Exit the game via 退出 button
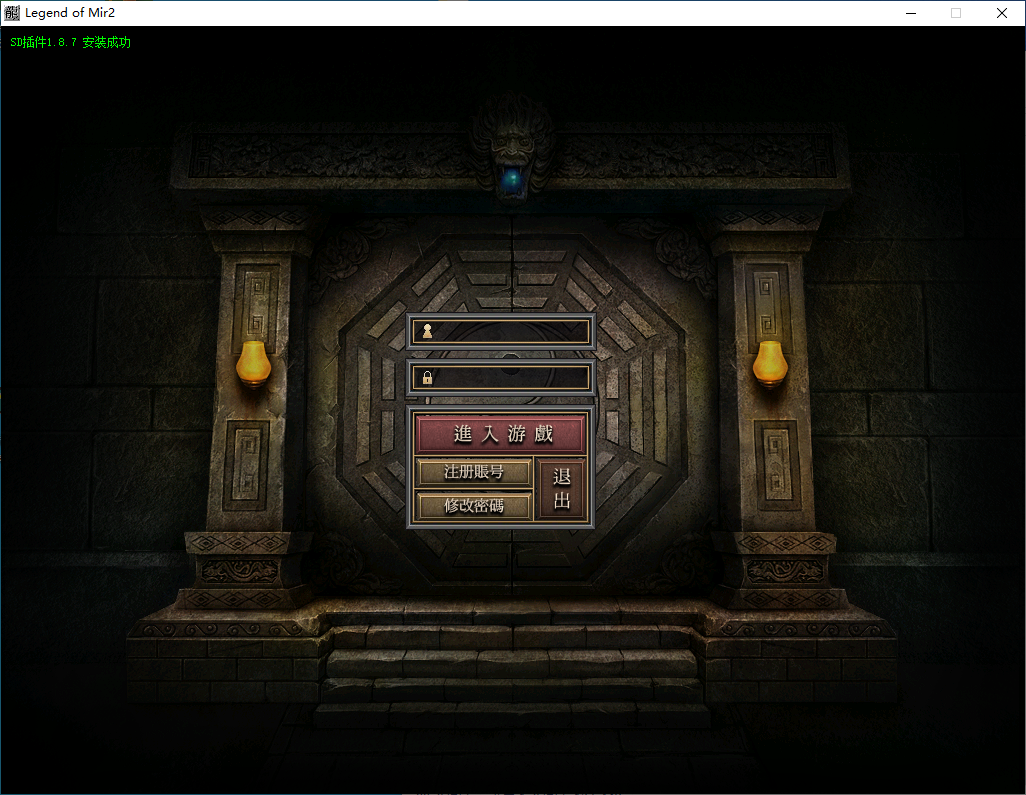This screenshot has height=795, width=1026. [561, 489]
